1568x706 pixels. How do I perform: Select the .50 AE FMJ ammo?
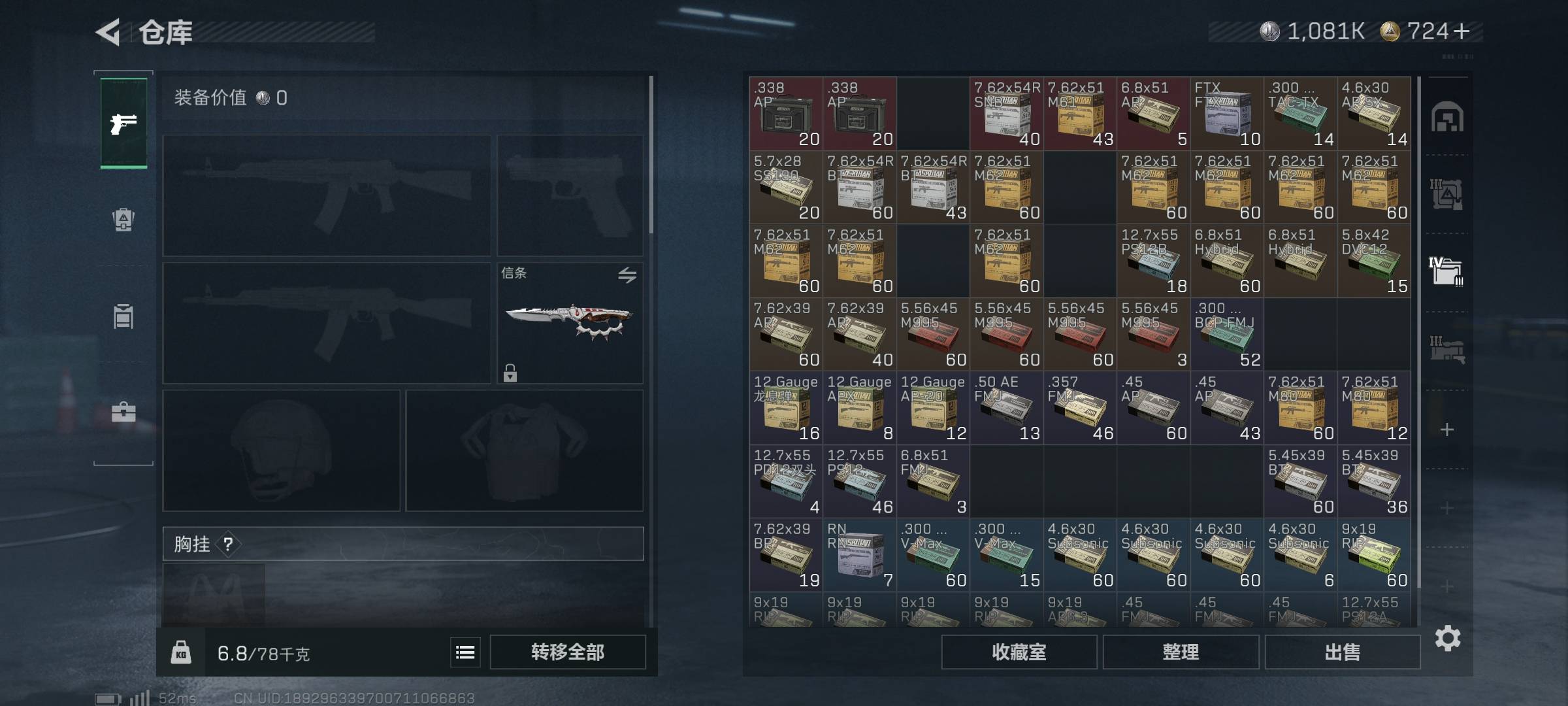(x=1006, y=409)
